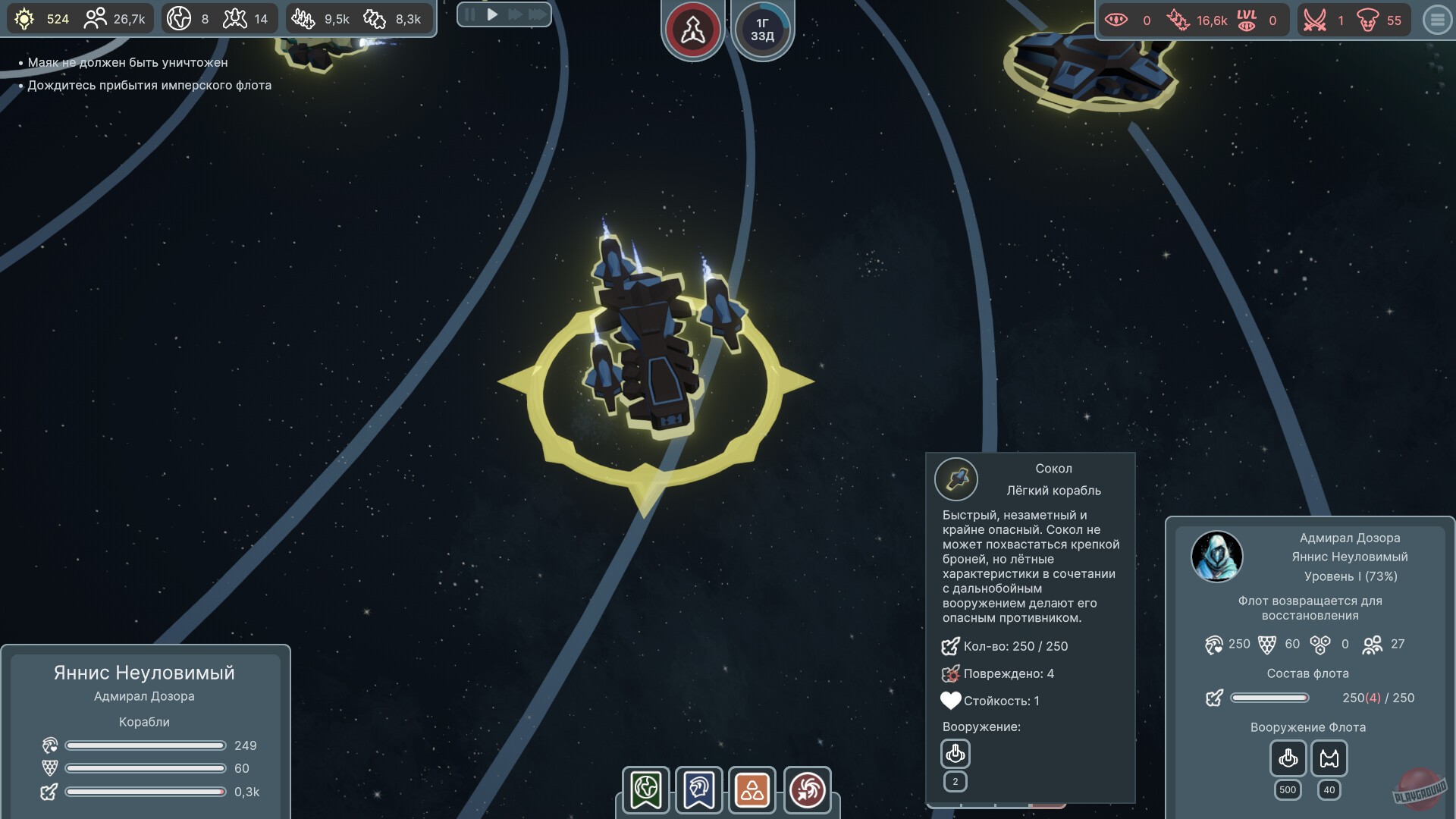Open the blue helmet banner button
Screen dimensions: 1456x819
[698, 790]
